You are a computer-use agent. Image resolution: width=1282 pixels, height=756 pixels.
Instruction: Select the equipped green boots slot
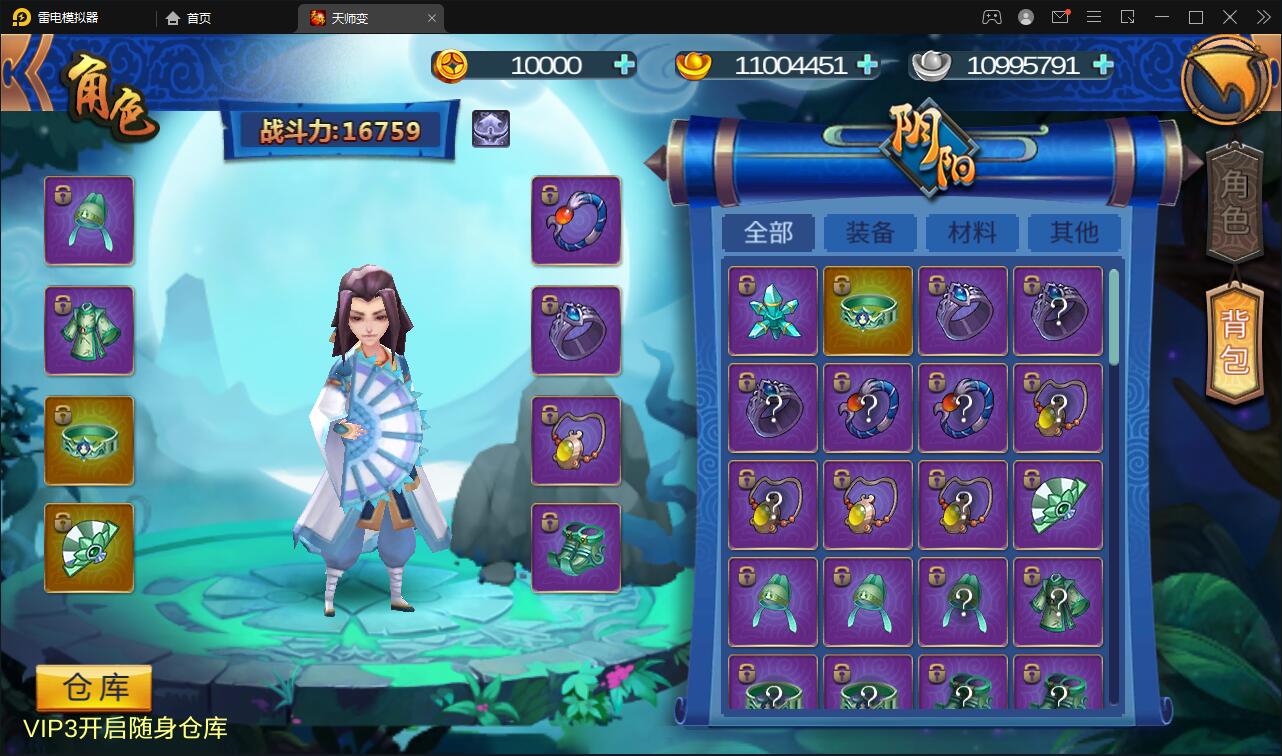click(576, 547)
